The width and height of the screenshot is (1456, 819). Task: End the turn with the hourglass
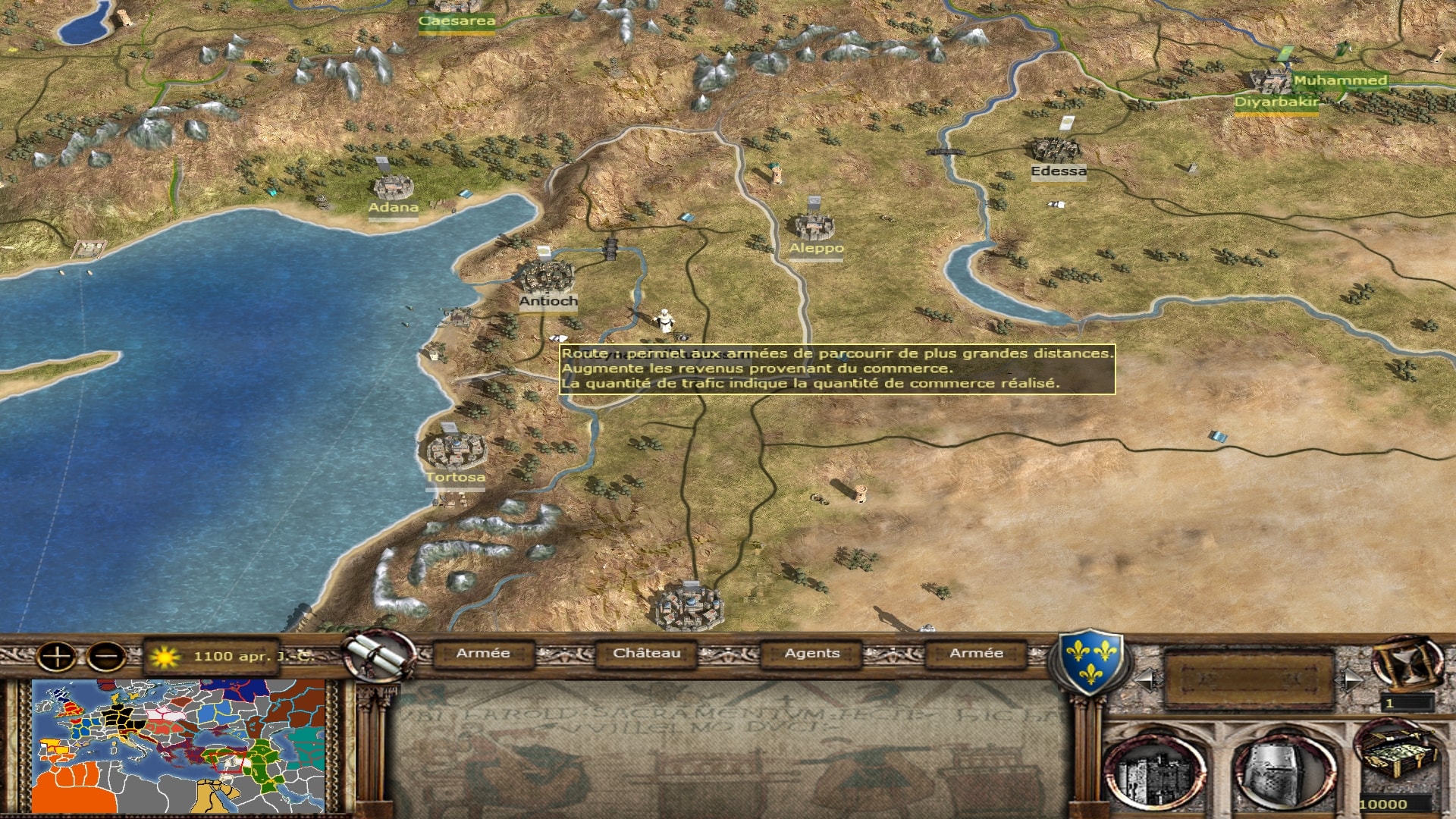click(x=1407, y=662)
